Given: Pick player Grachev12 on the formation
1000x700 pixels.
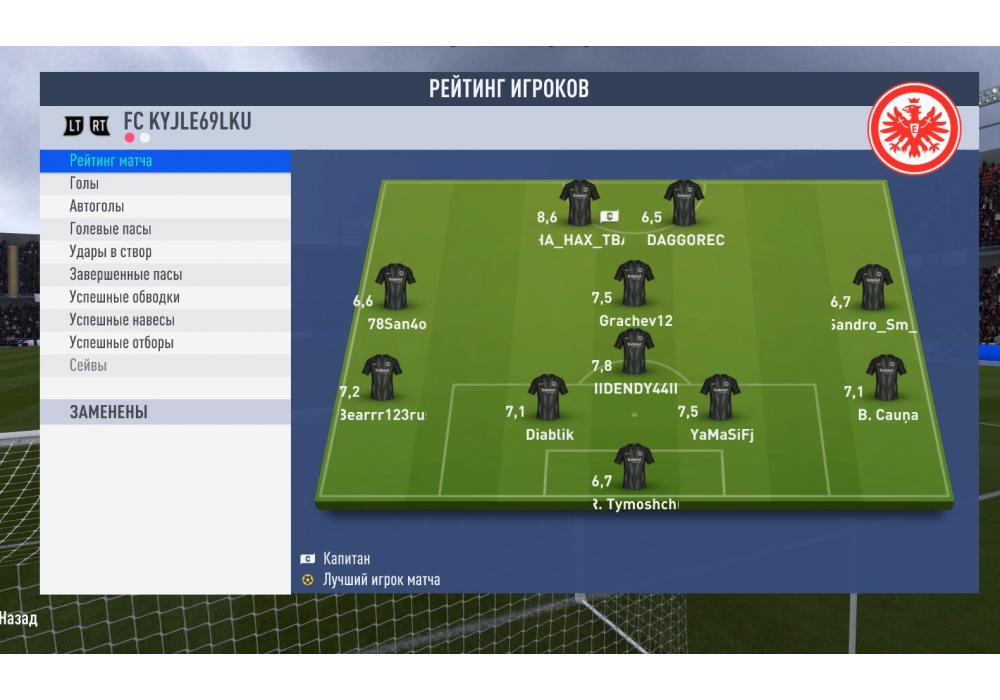Looking at the screenshot, I should 634,284.
